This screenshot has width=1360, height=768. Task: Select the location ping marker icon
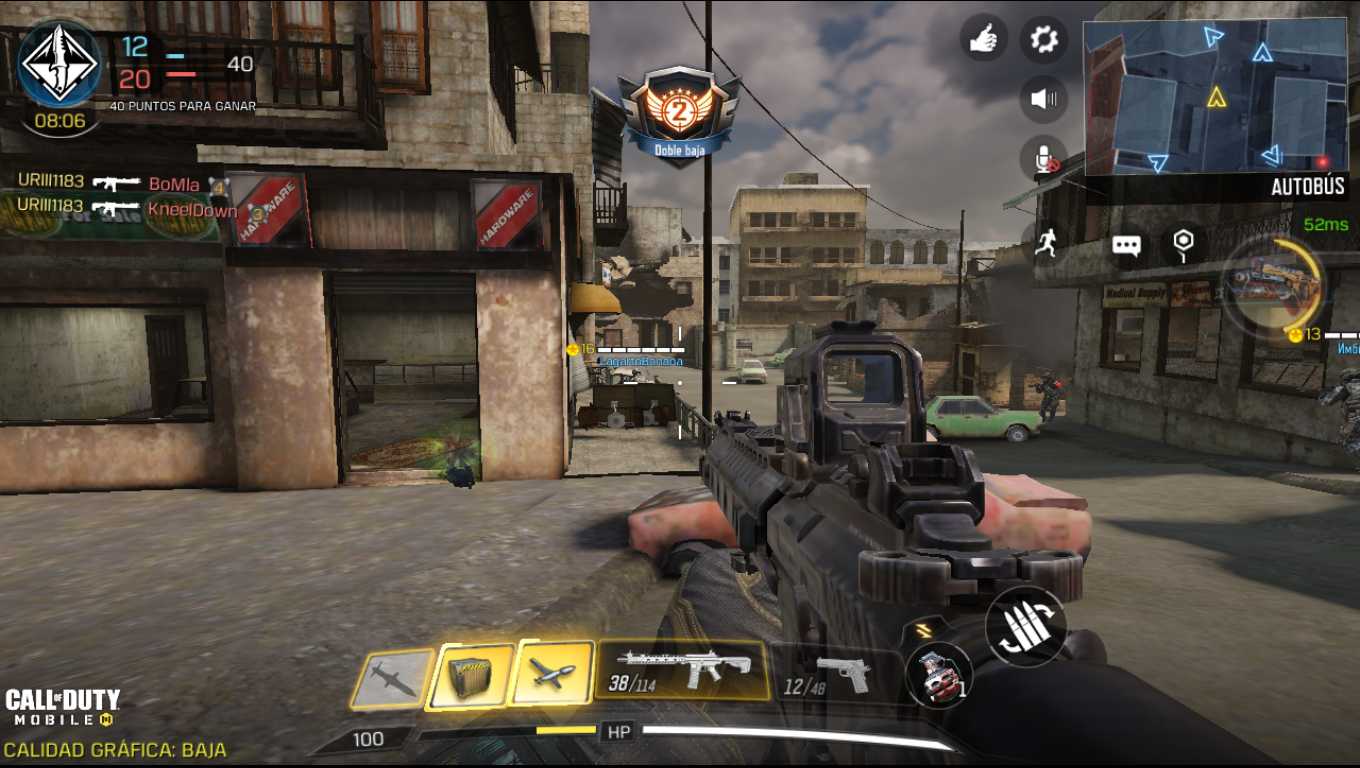[1183, 244]
